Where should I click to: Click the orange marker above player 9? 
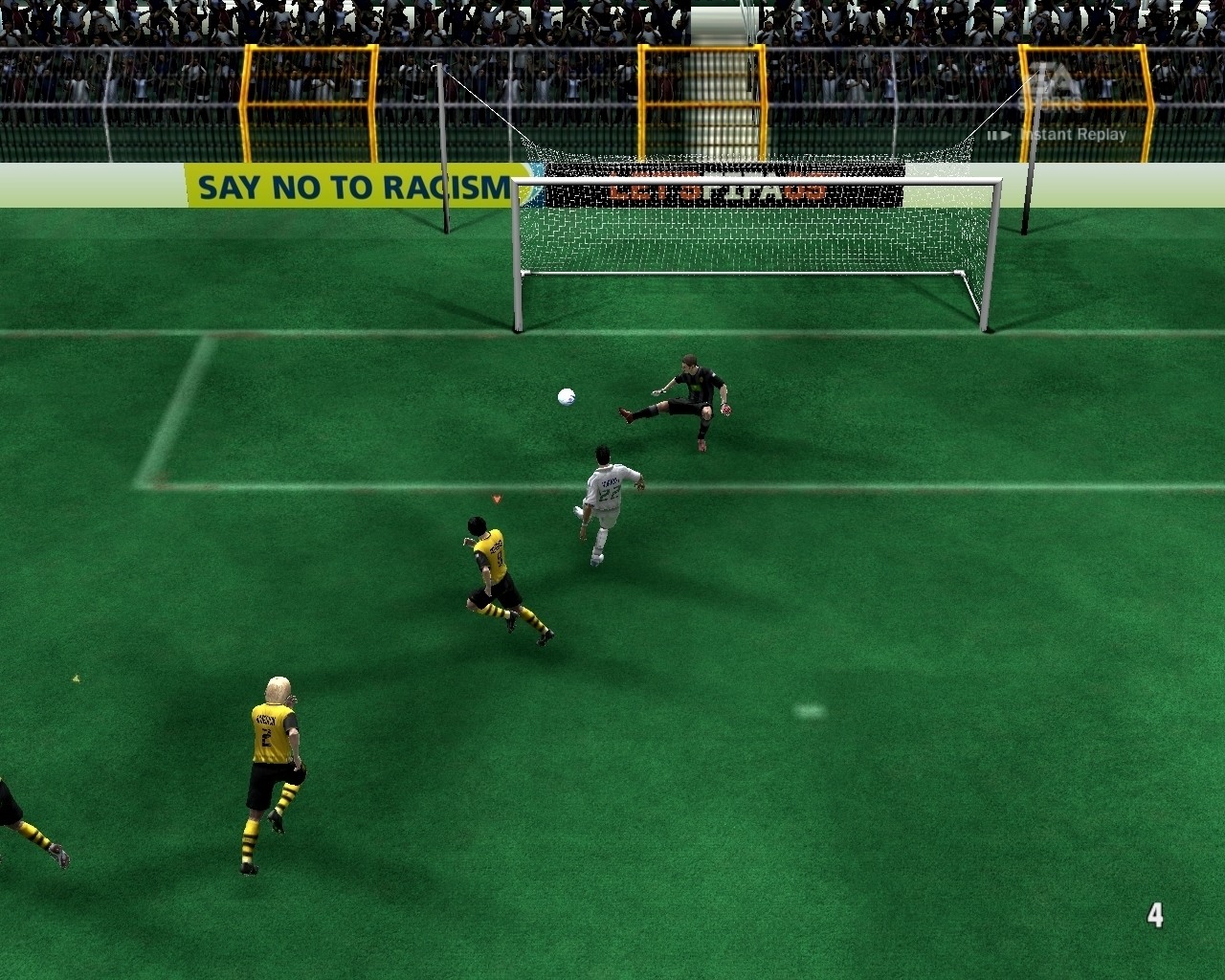[x=497, y=498]
